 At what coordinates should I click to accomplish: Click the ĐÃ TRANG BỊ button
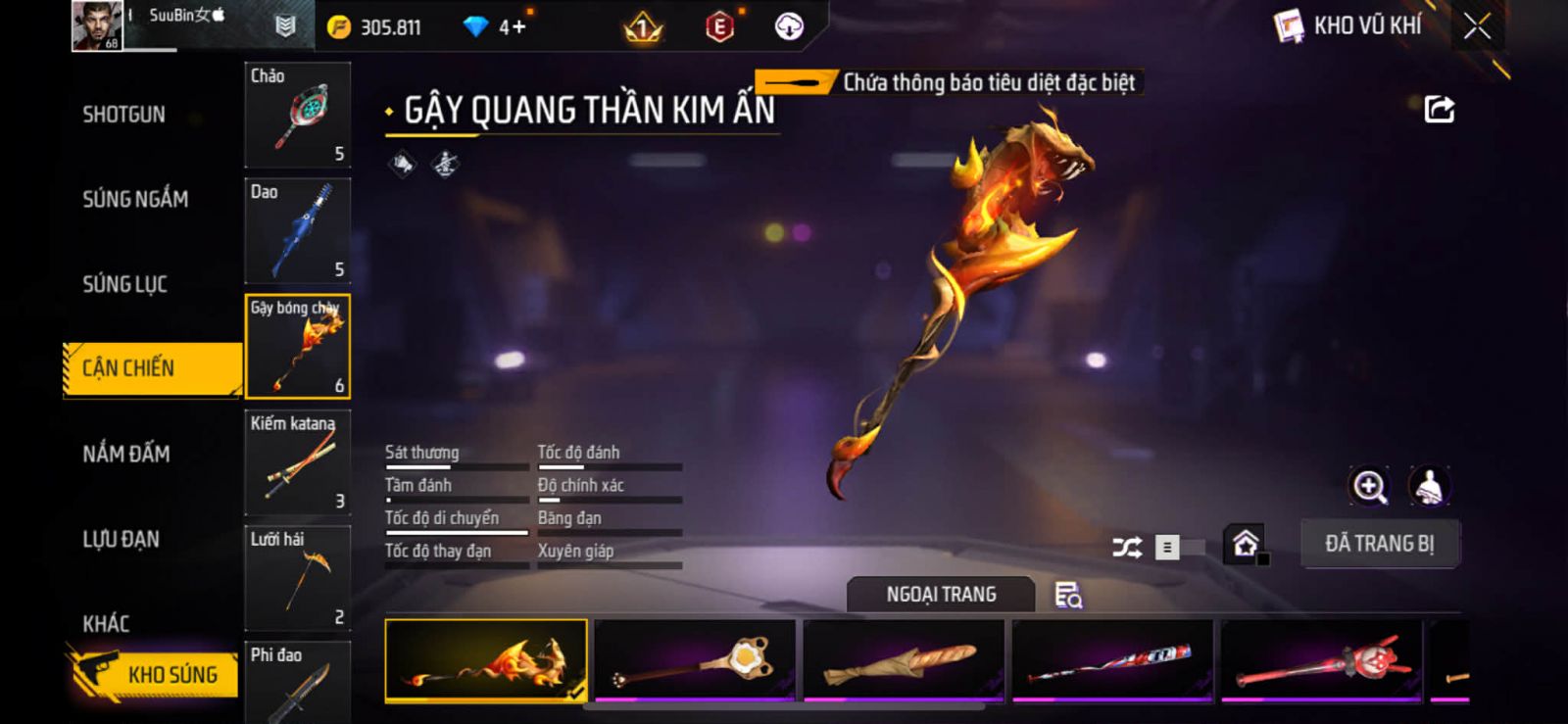(x=1379, y=544)
